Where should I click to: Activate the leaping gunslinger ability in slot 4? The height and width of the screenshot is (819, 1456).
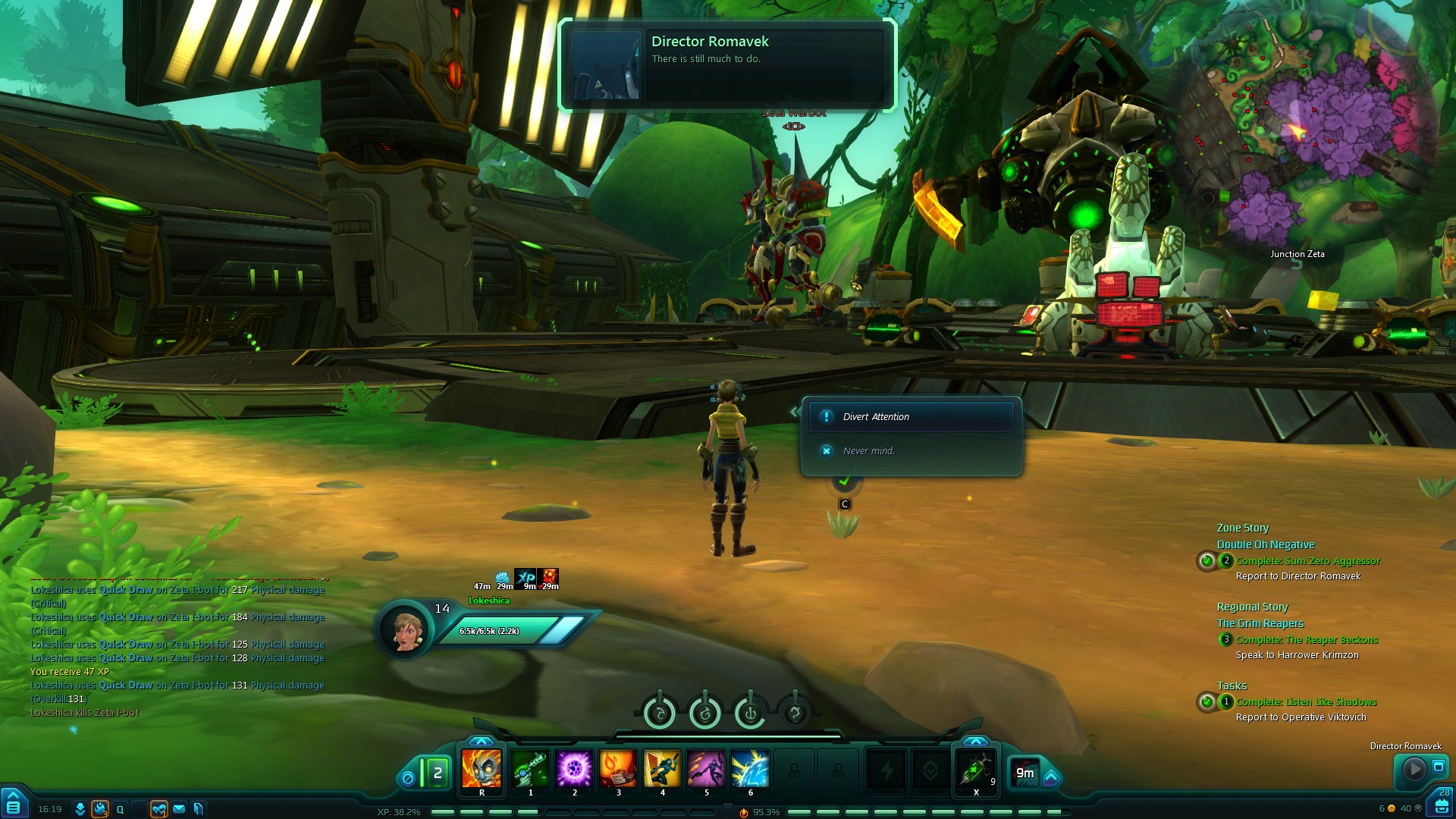662,769
